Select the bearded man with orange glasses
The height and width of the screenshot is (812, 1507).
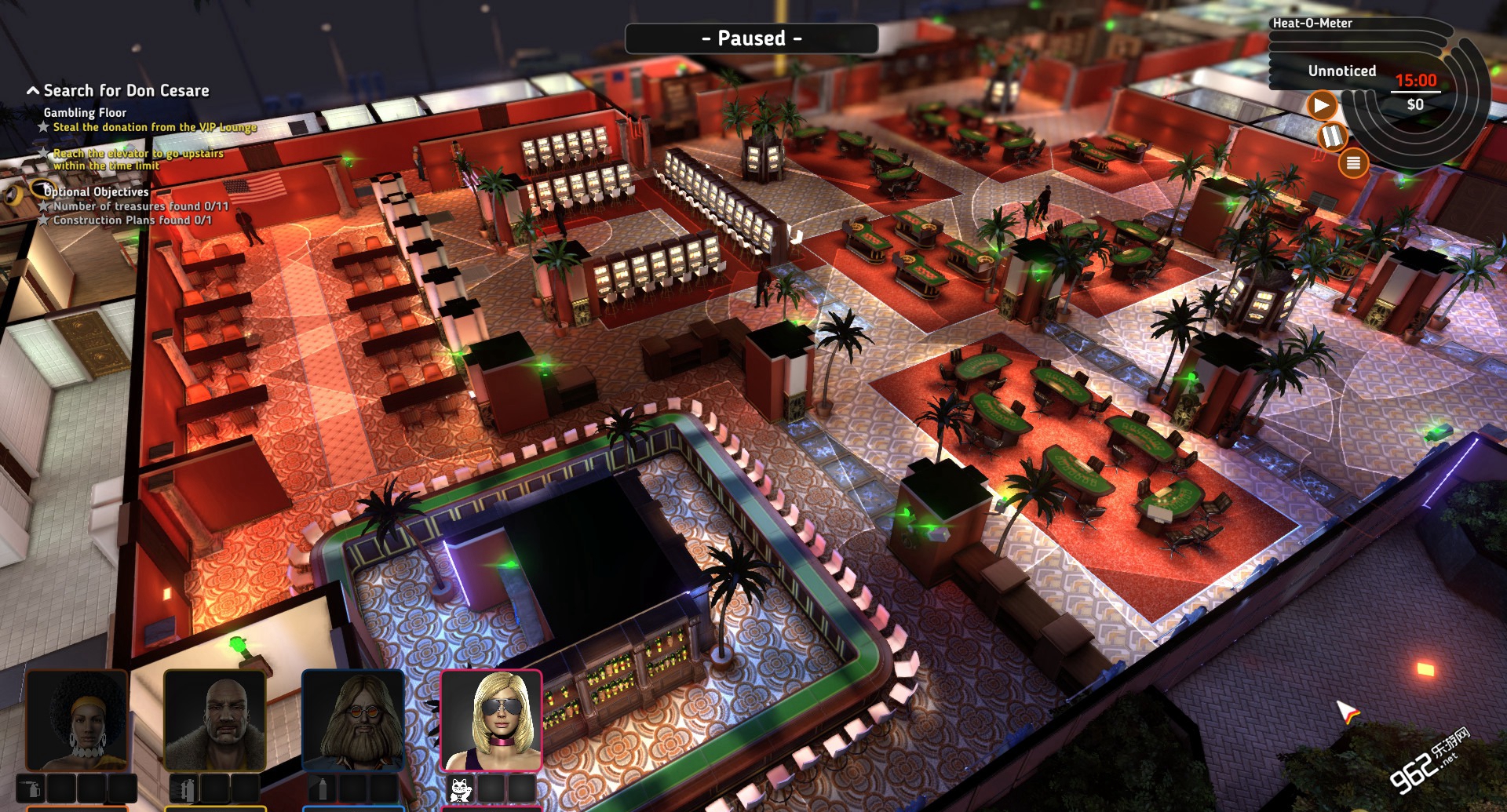pos(352,720)
